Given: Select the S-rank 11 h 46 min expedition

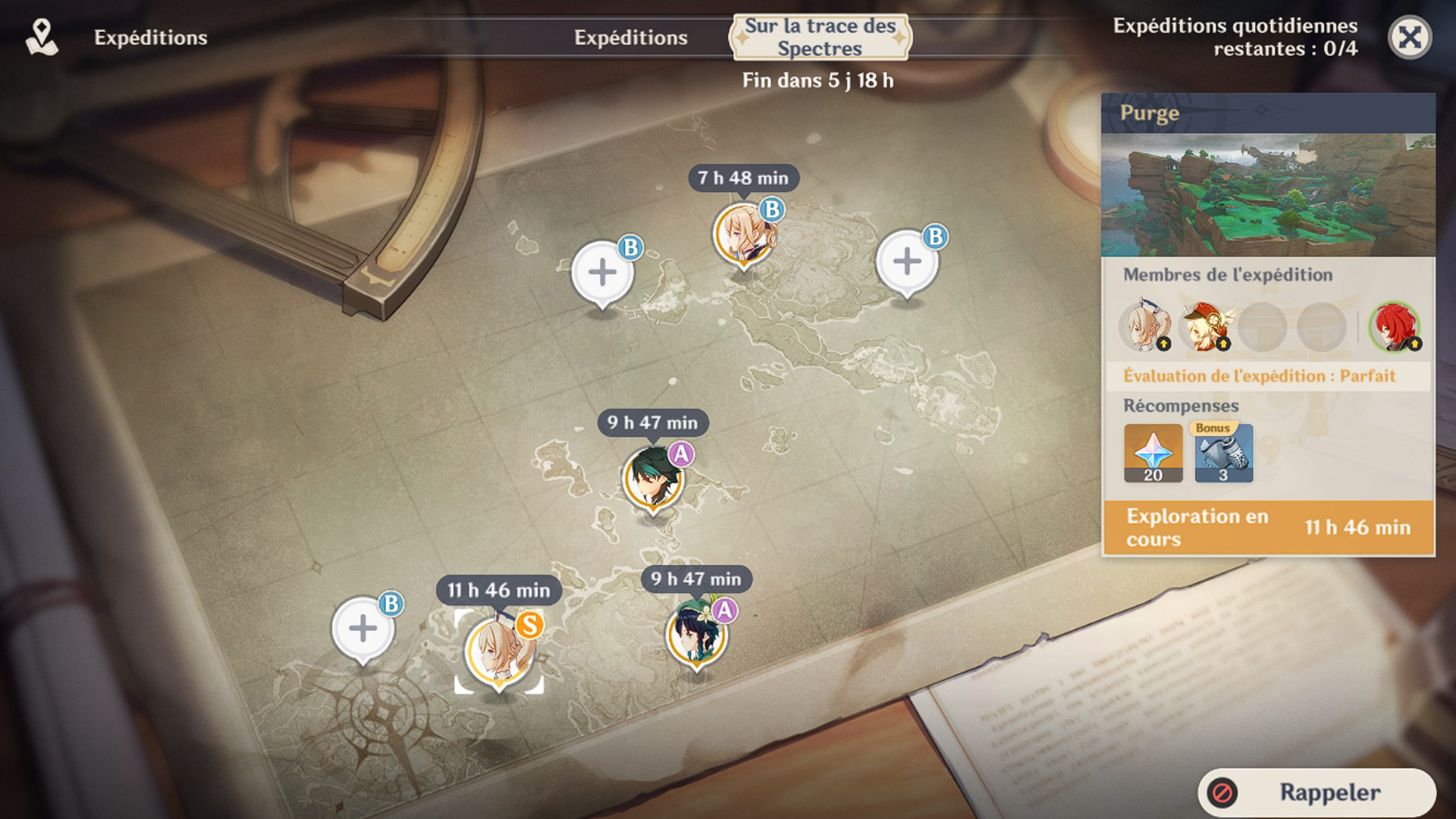Looking at the screenshot, I should pyautogui.click(x=498, y=651).
